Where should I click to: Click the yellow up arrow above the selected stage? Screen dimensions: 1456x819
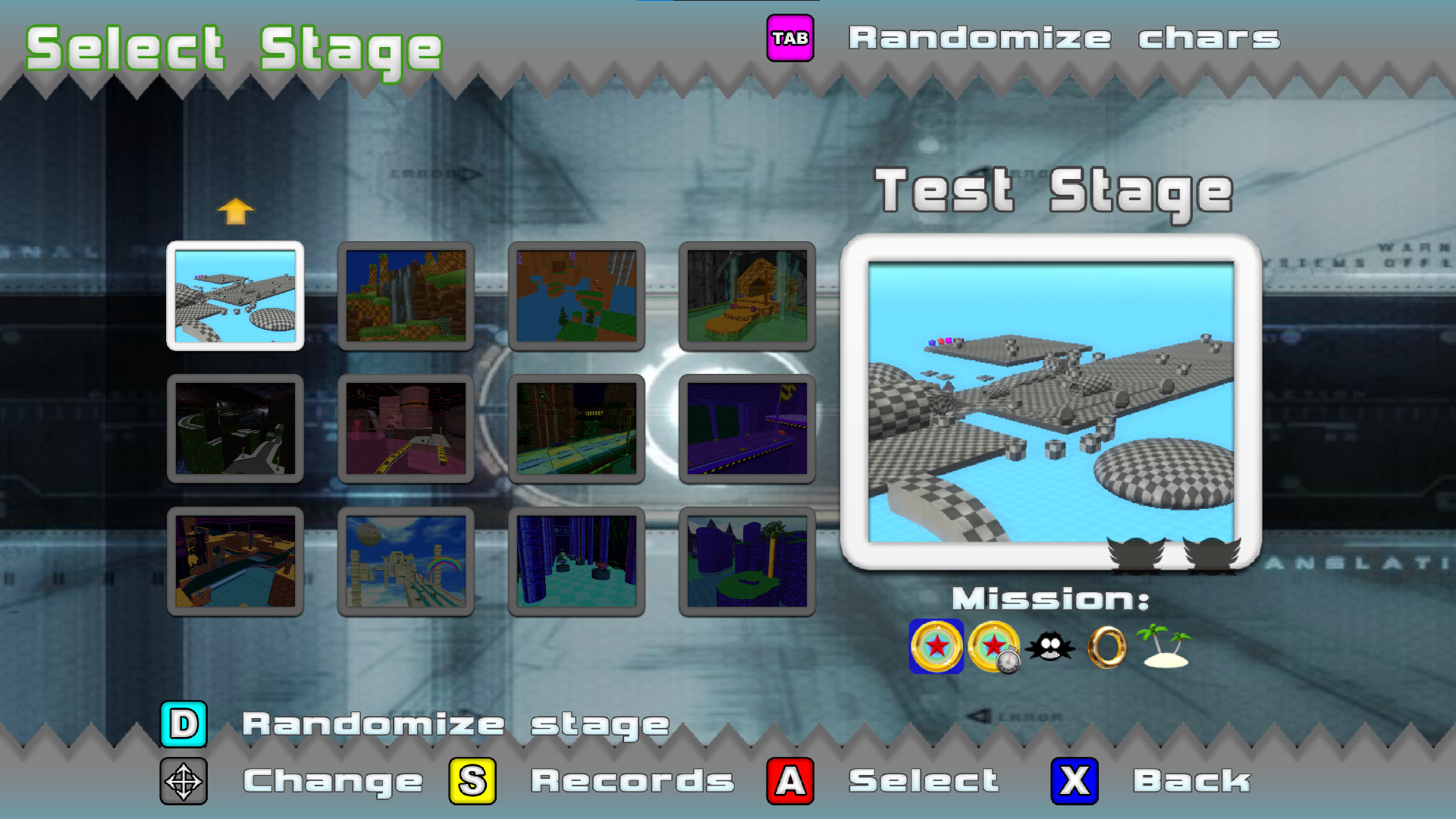point(236,212)
